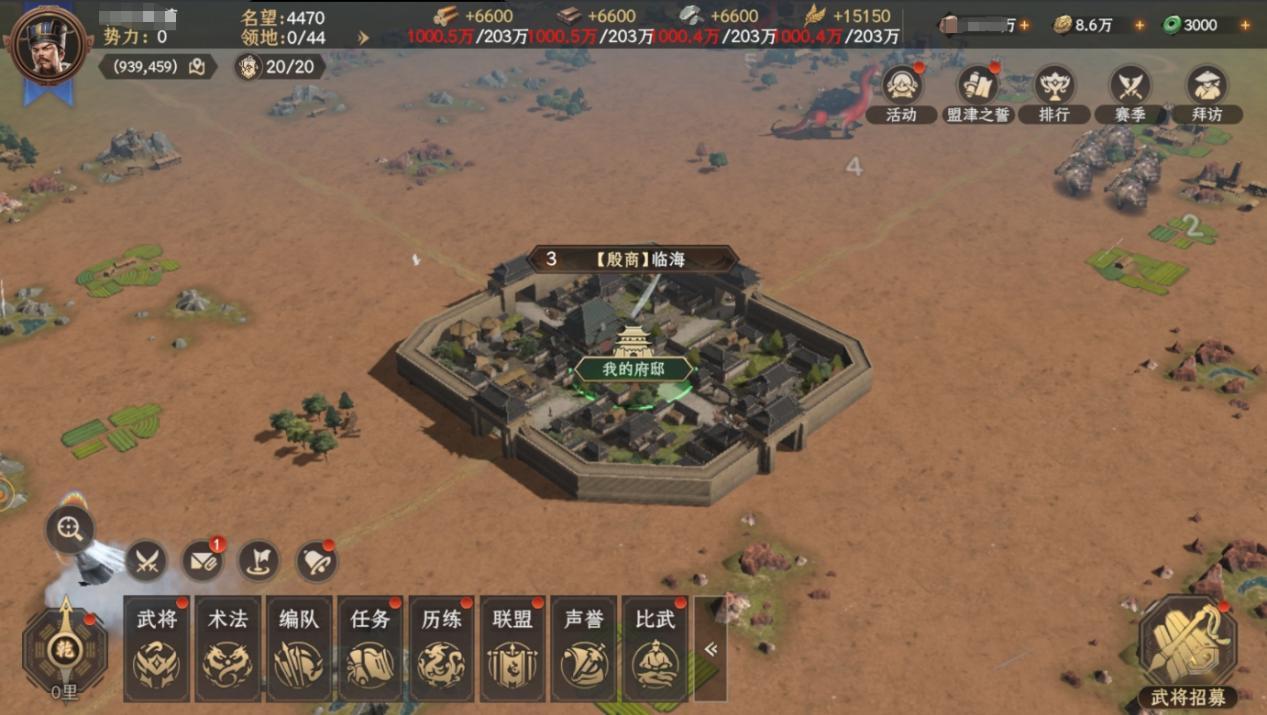This screenshot has width=1267, height=715.
Task: Collapse the bottom menu bar arrow
Action: [710, 648]
